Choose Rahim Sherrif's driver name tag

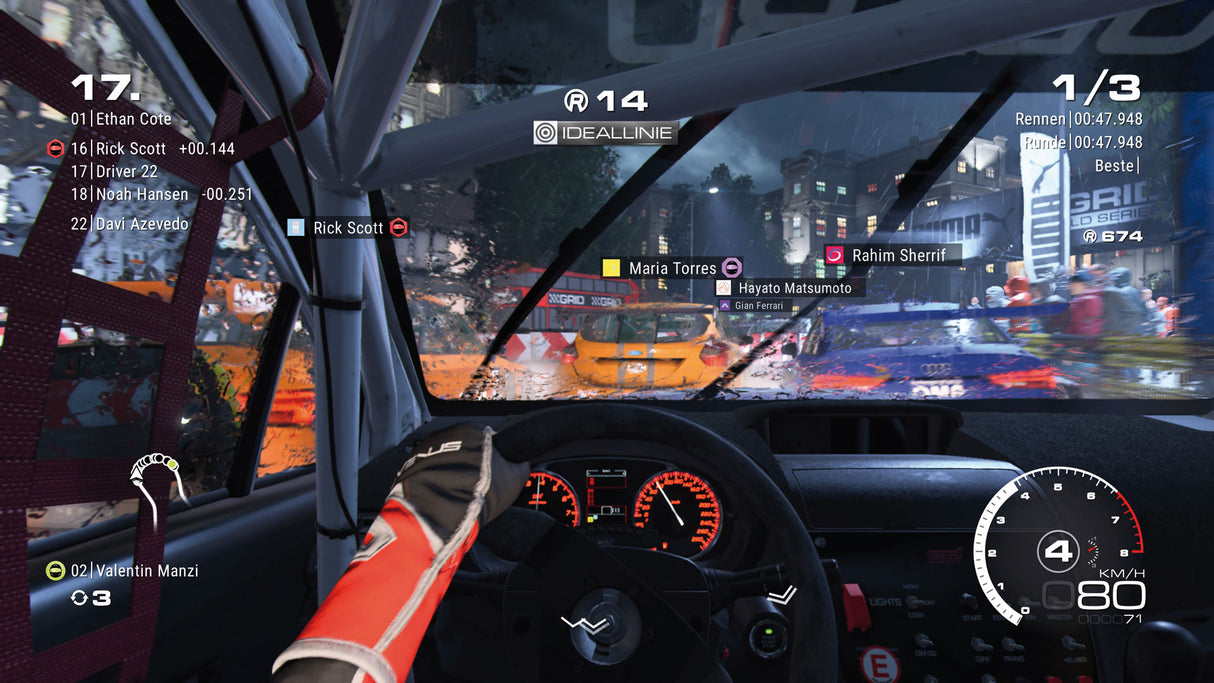pyautogui.click(x=891, y=256)
